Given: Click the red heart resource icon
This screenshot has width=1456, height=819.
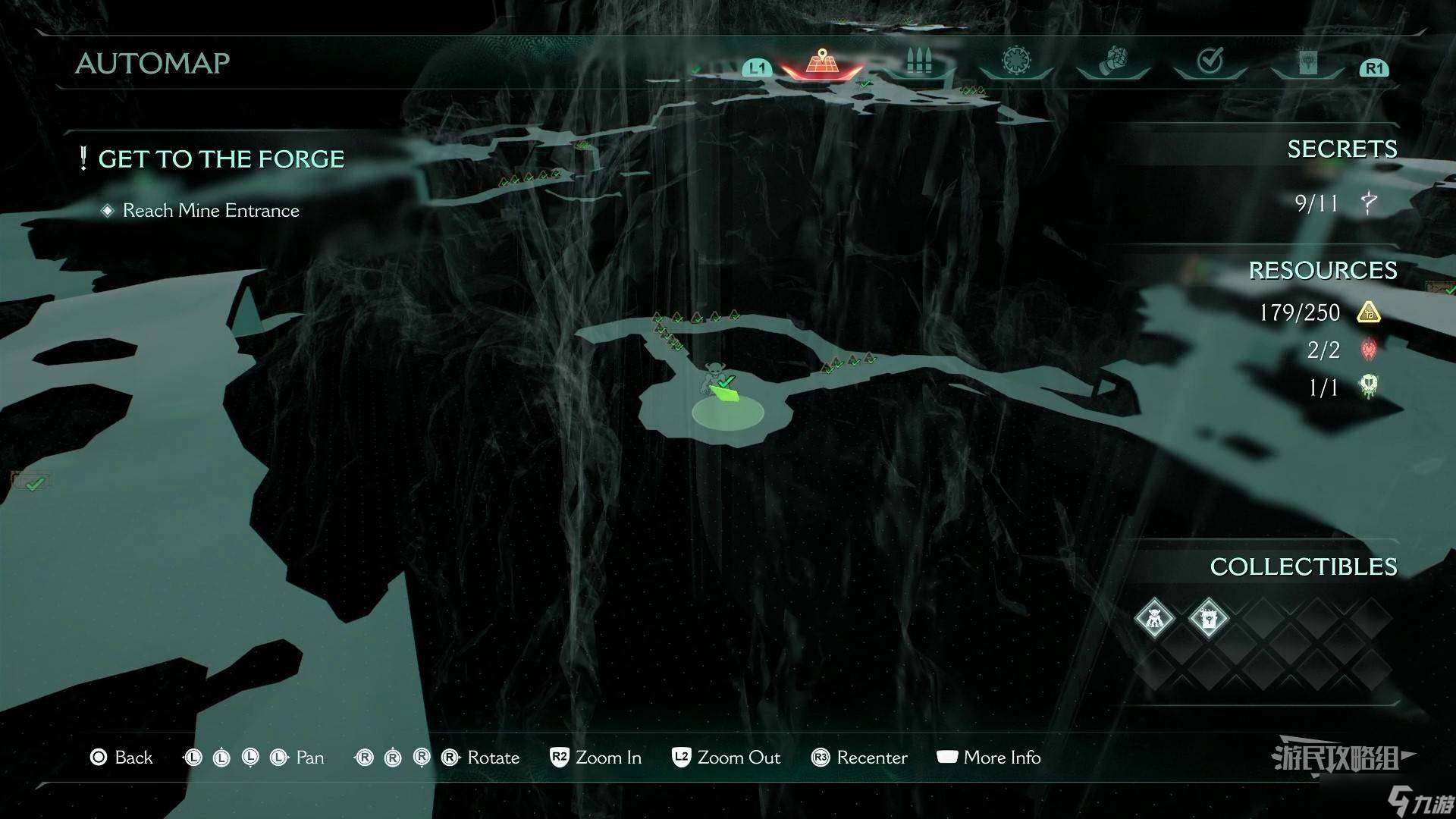Looking at the screenshot, I should pos(1370,350).
